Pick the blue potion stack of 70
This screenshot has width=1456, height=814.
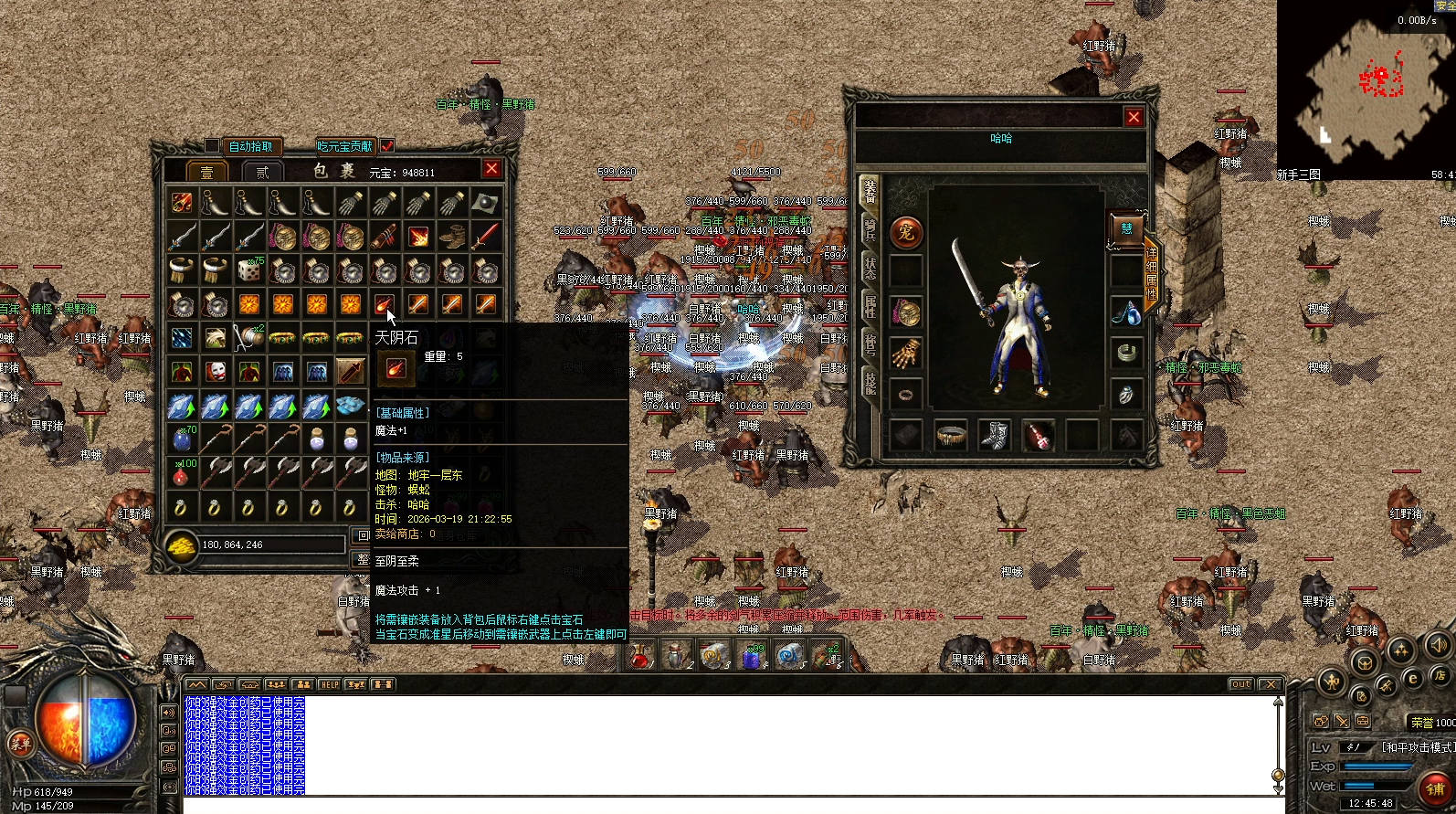point(182,439)
